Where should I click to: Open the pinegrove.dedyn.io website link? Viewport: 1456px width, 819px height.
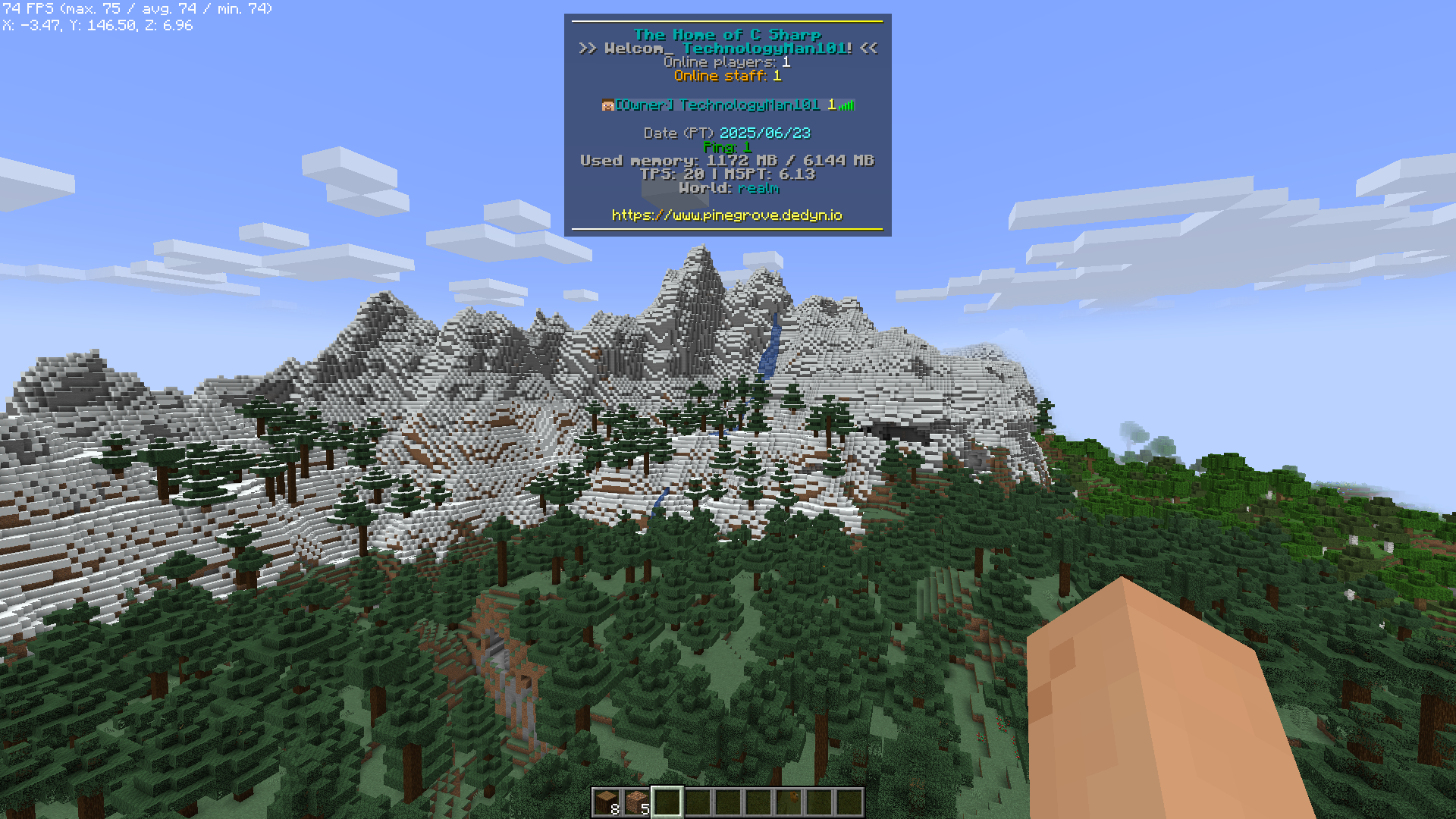tap(726, 215)
